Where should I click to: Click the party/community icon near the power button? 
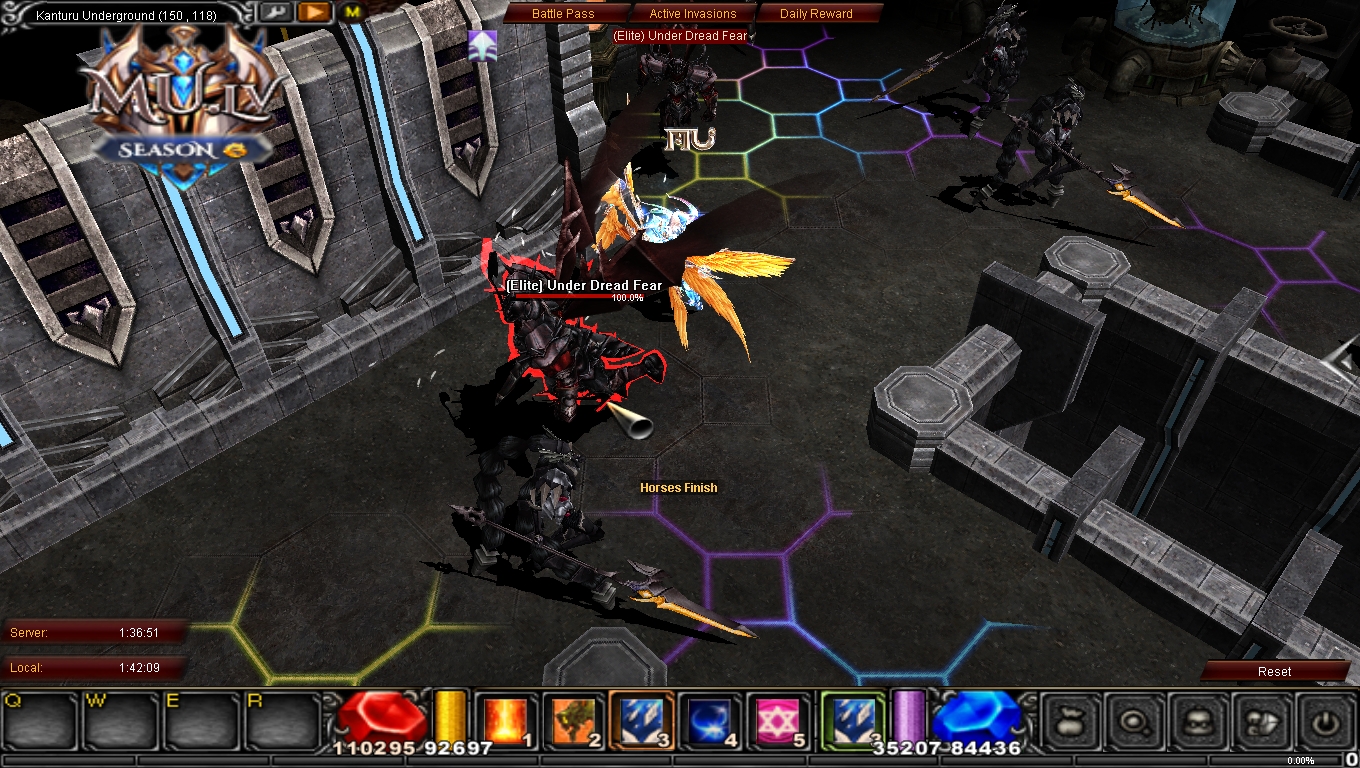click(1261, 722)
